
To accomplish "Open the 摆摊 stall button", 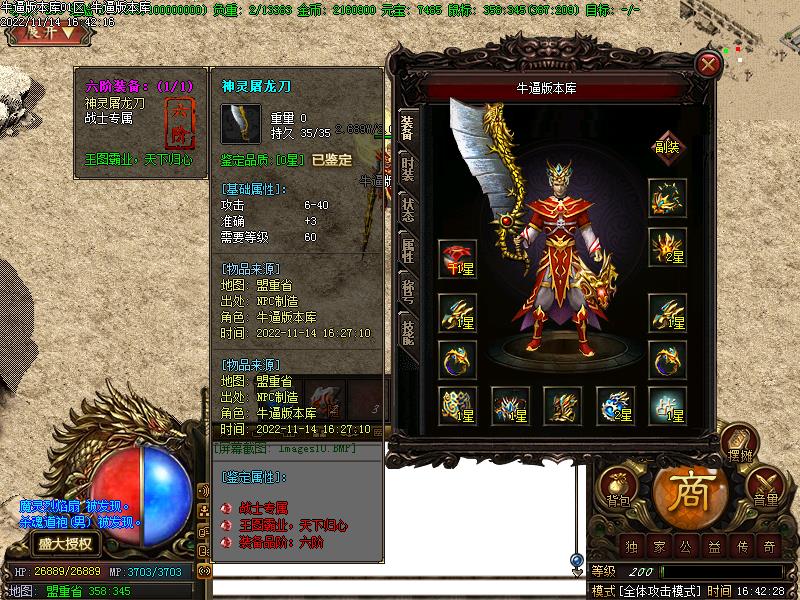I will pyautogui.click(x=736, y=443).
